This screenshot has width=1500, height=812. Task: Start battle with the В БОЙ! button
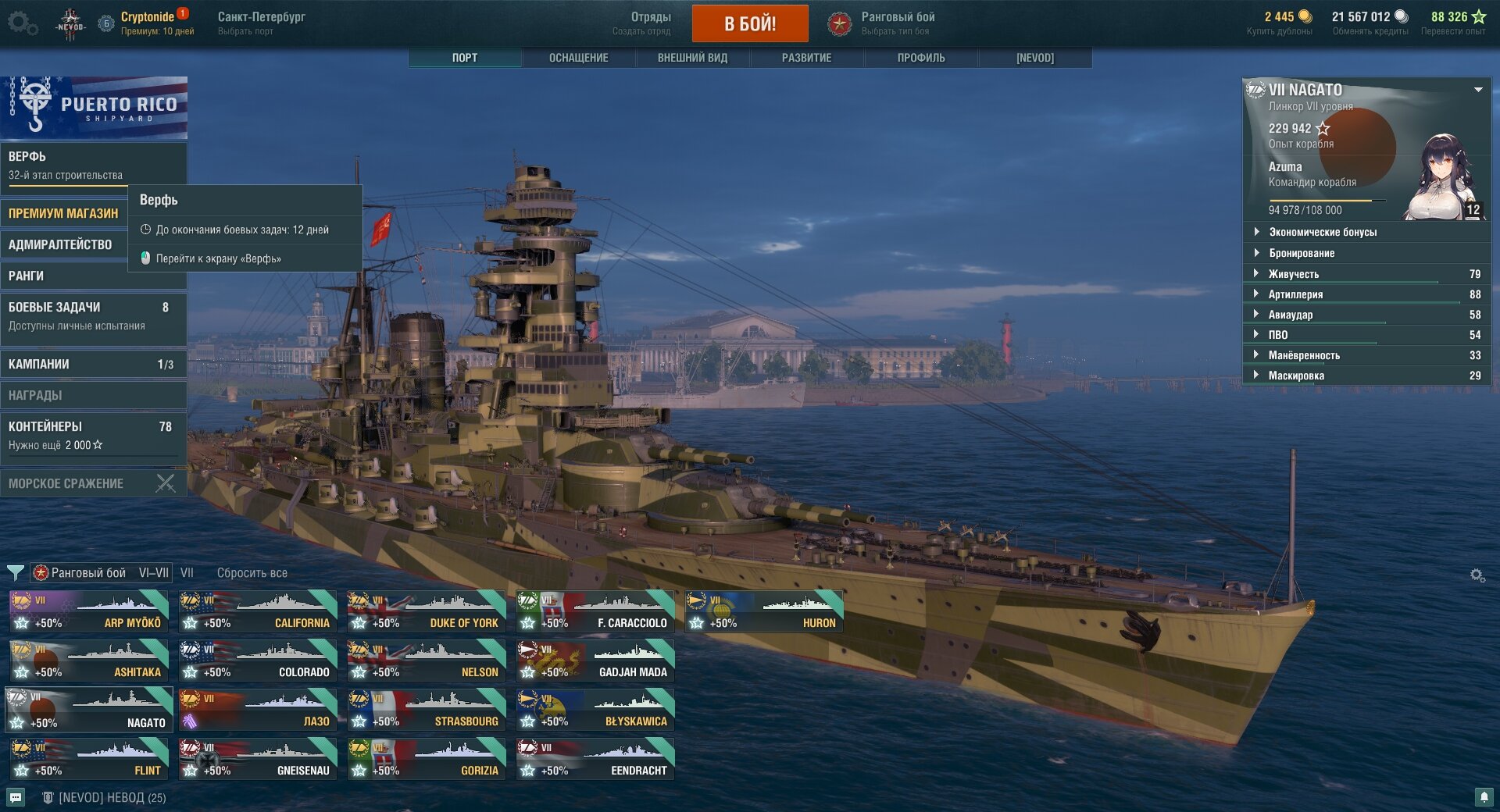tap(749, 23)
